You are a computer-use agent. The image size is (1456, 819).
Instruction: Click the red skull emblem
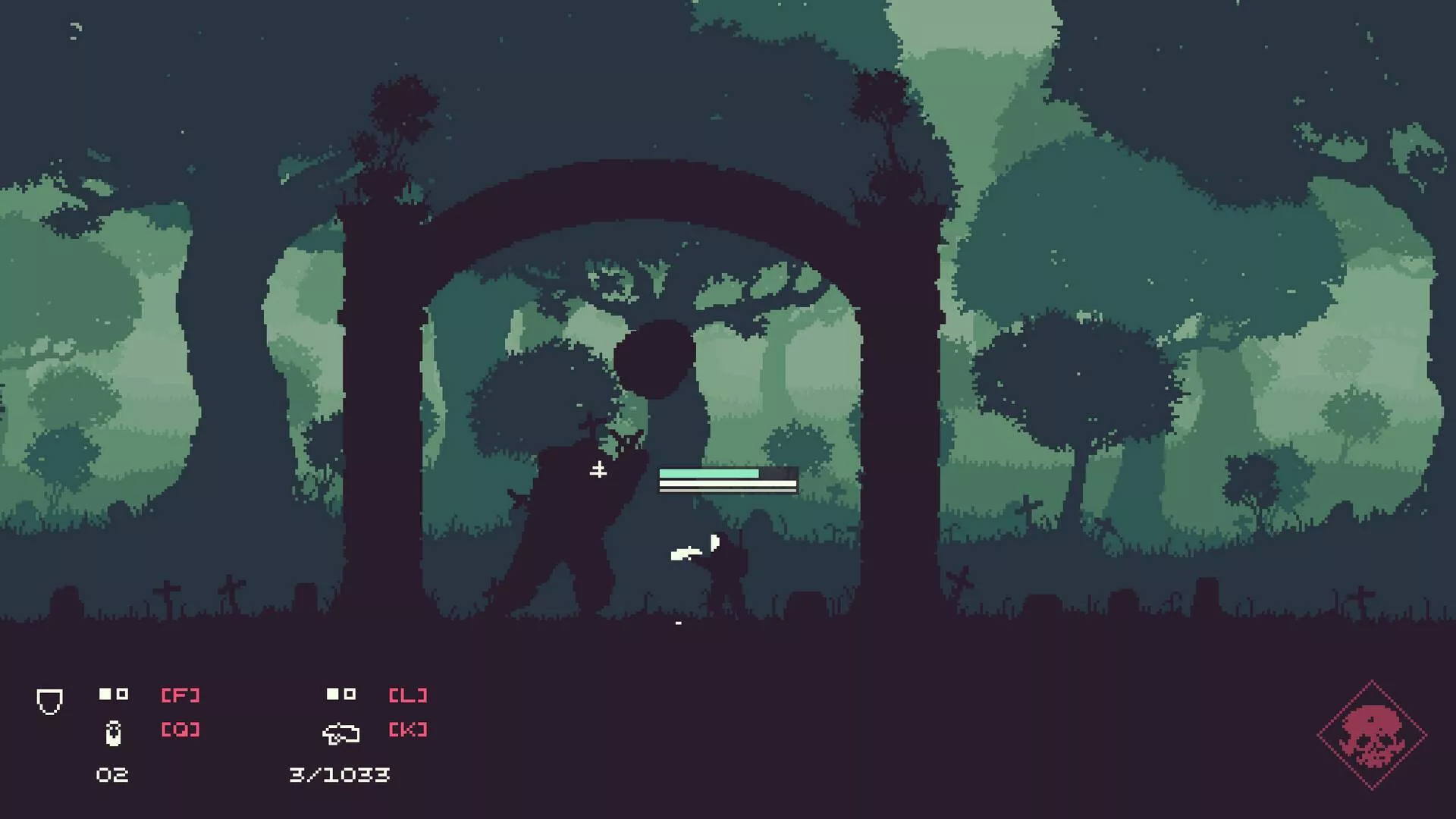pos(1372,735)
